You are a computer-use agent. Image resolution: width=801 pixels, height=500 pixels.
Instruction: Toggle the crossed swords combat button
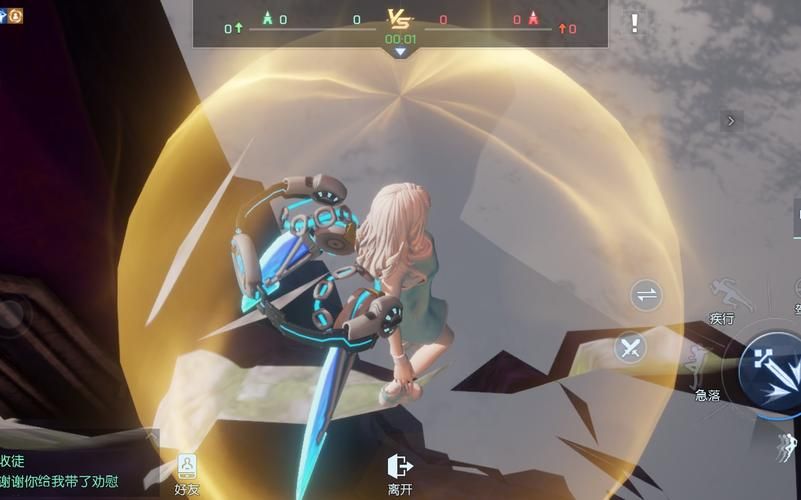click(x=631, y=348)
